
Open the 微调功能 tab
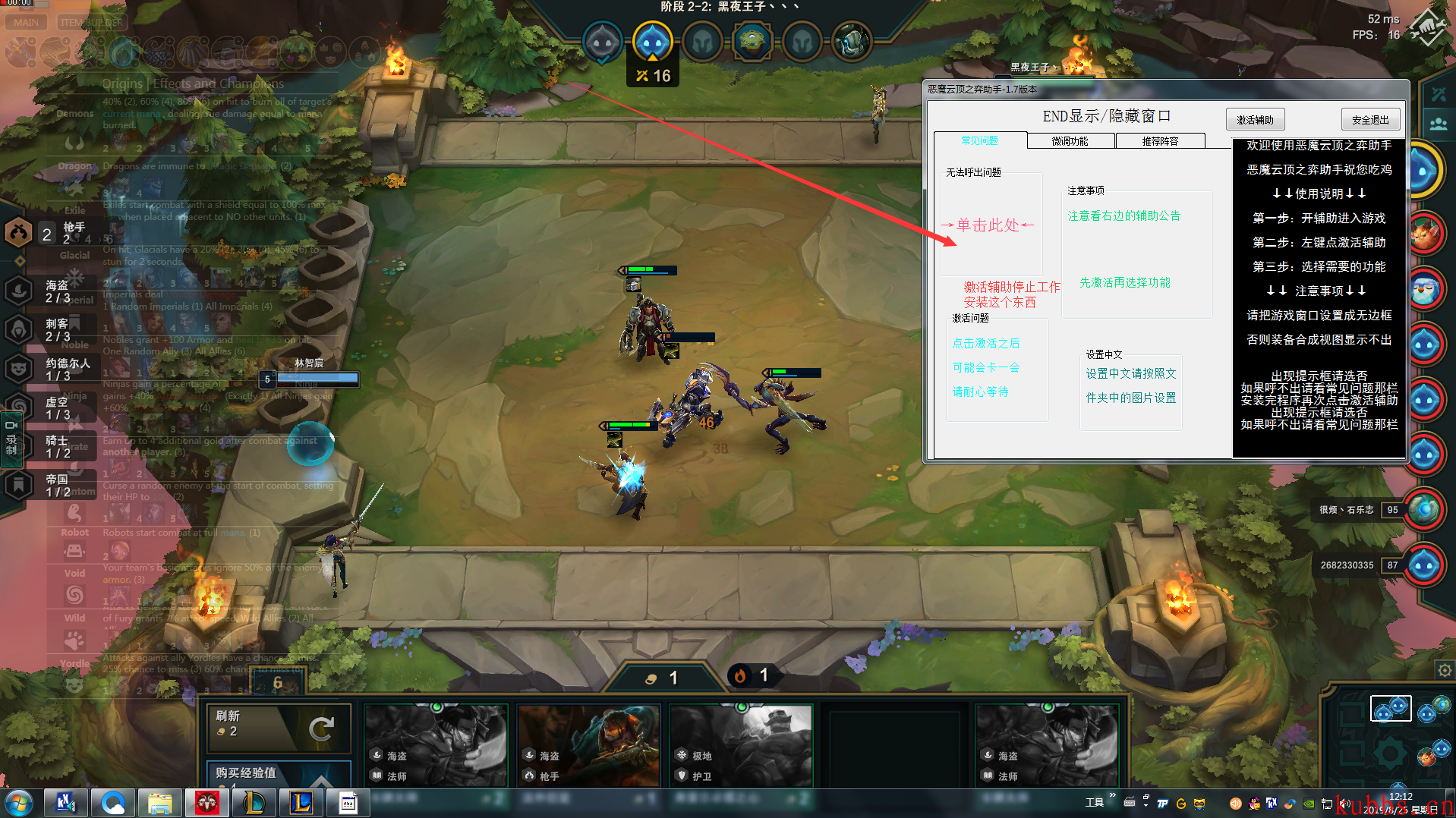point(1070,141)
